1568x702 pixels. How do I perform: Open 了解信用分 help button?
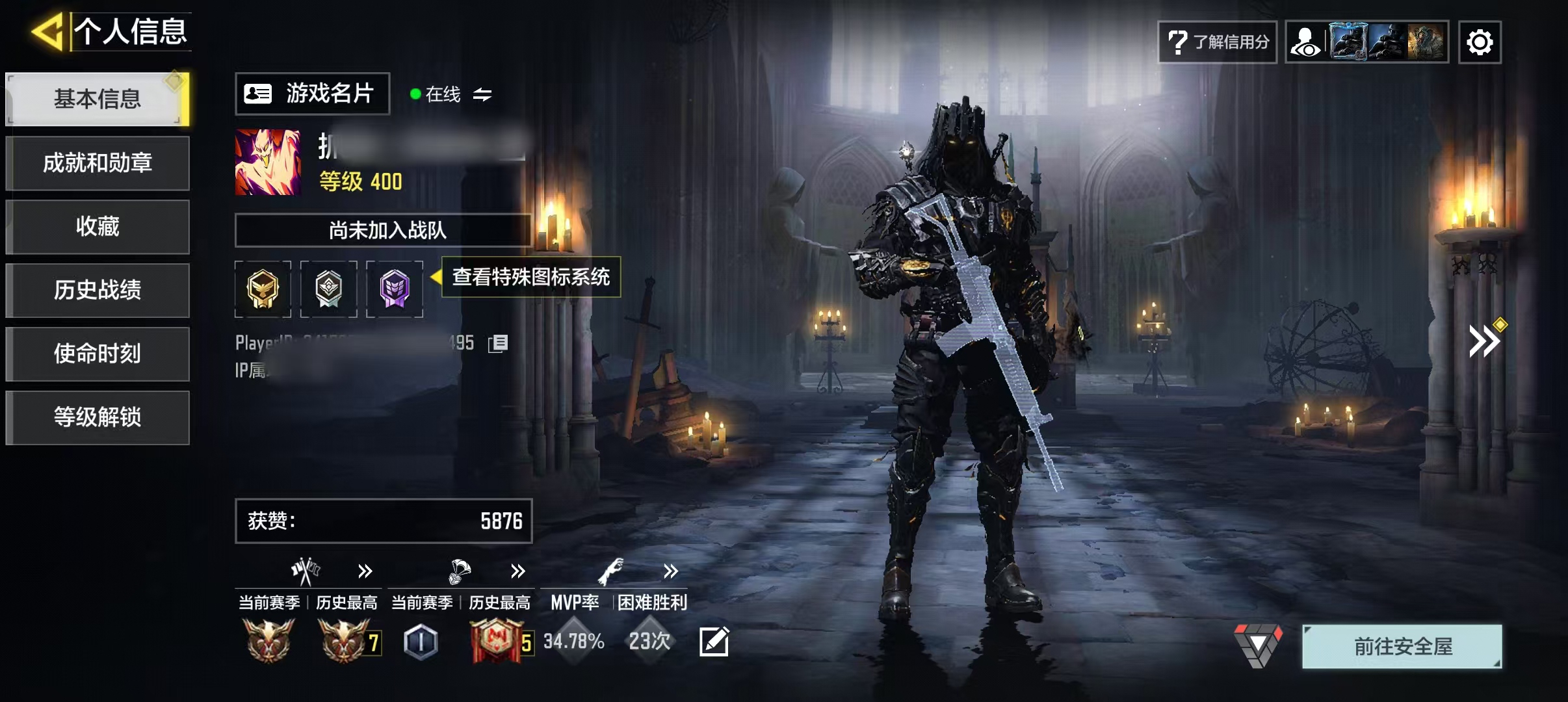[x=1217, y=42]
